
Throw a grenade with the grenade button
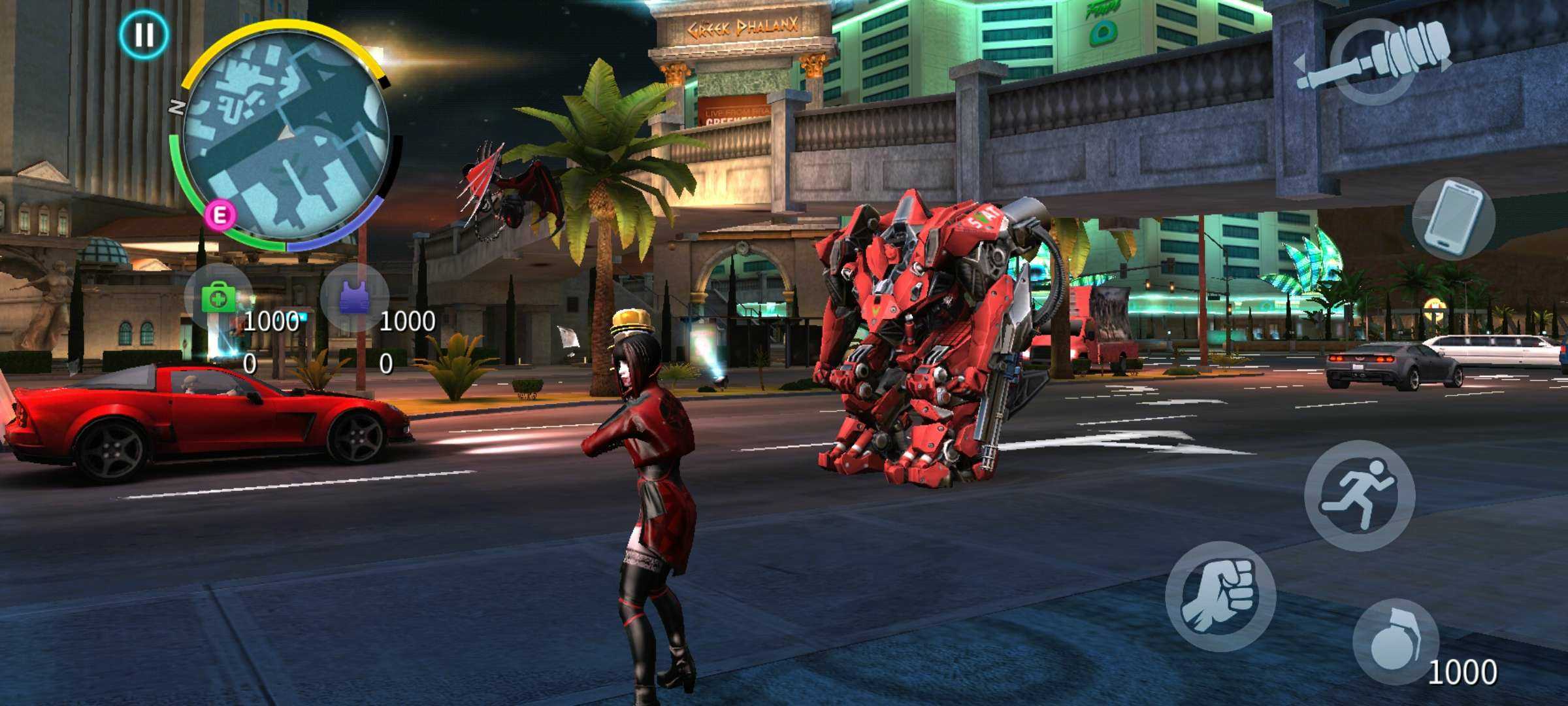(x=1396, y=642)
